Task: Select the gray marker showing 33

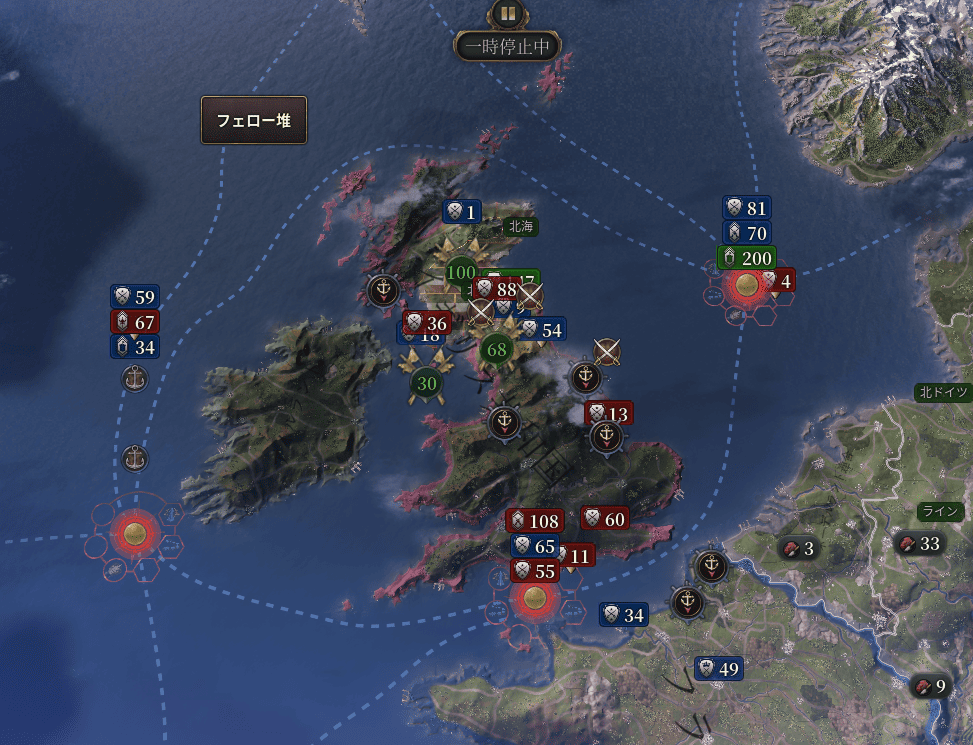Action: point(919,544)
